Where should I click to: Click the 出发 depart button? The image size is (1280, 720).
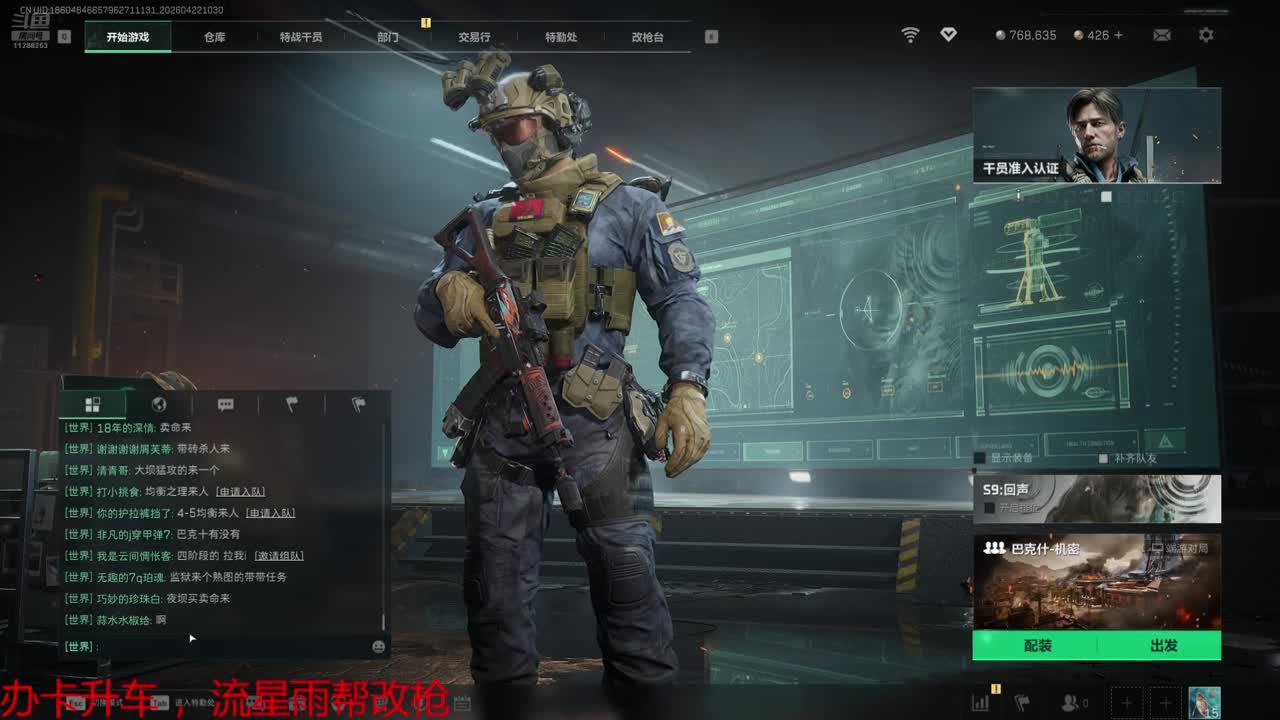click(1163, 646)
